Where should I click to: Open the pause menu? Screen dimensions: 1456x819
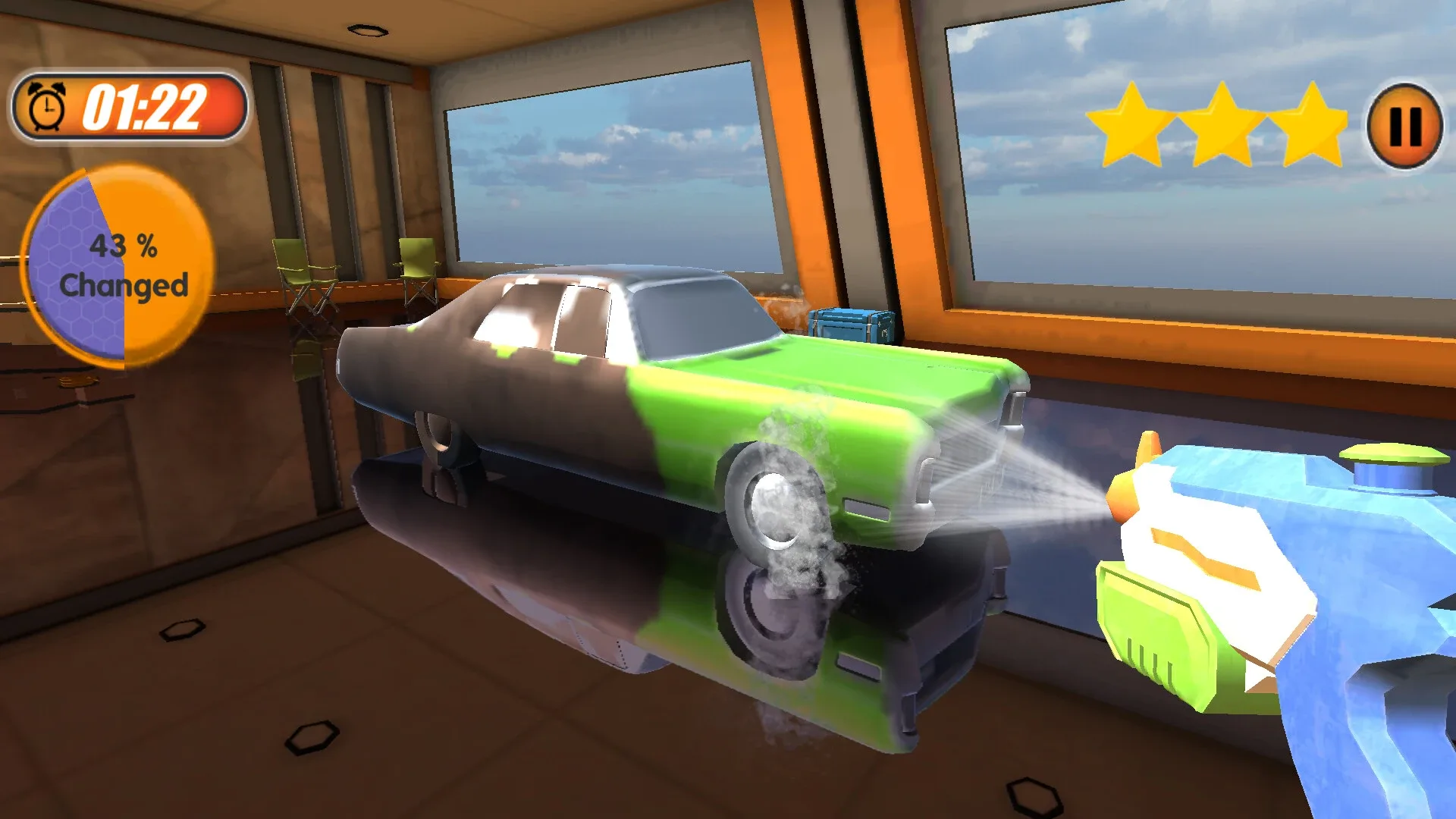1404,125
